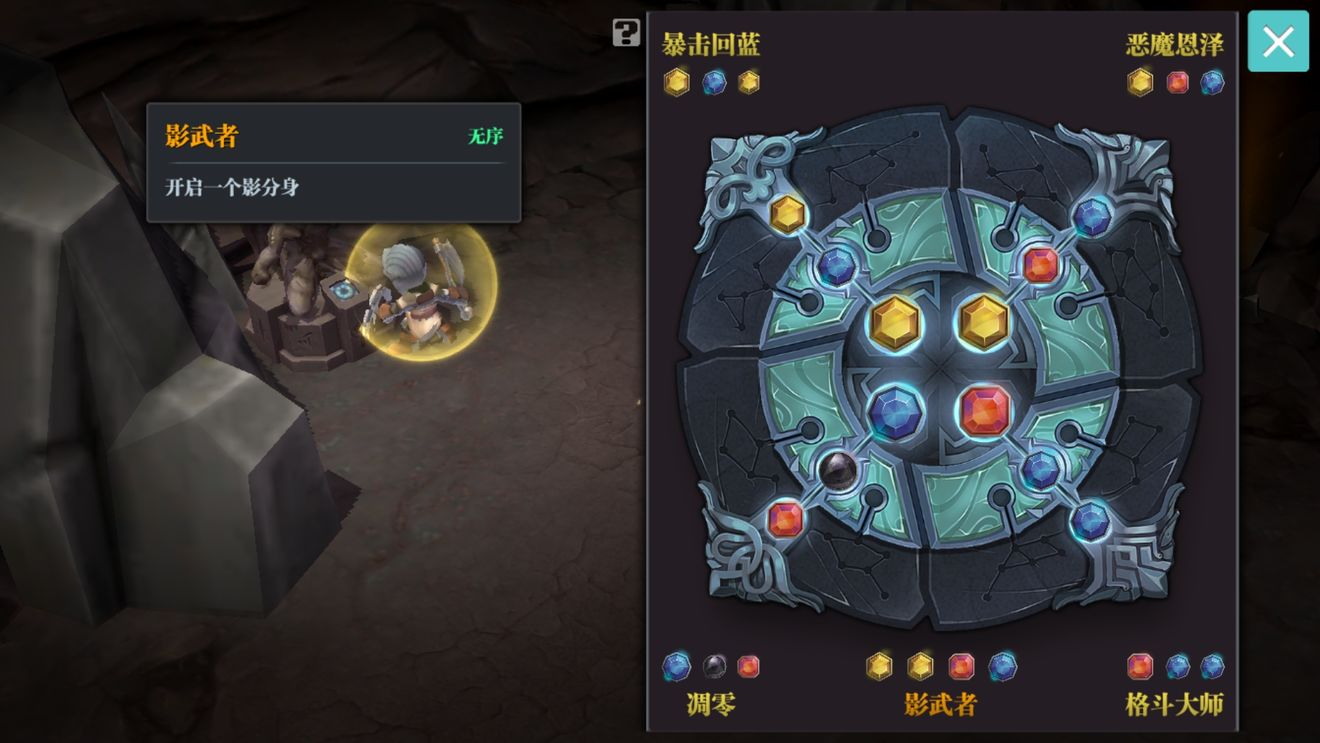Click the large red gem on the board
This screenshot has width=1320, height=743.
(x=985, y=410)
